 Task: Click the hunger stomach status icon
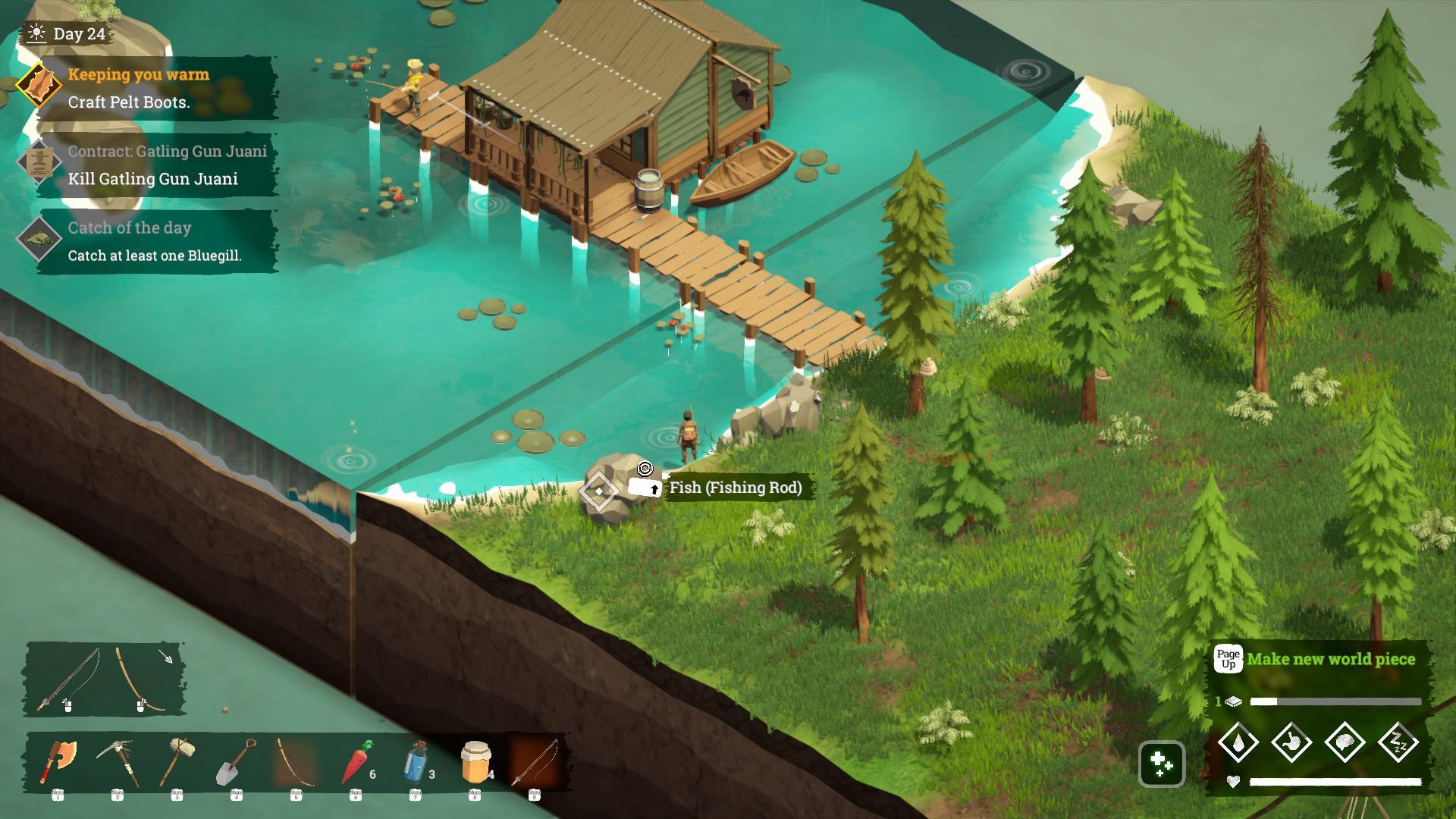[1291, 742]
